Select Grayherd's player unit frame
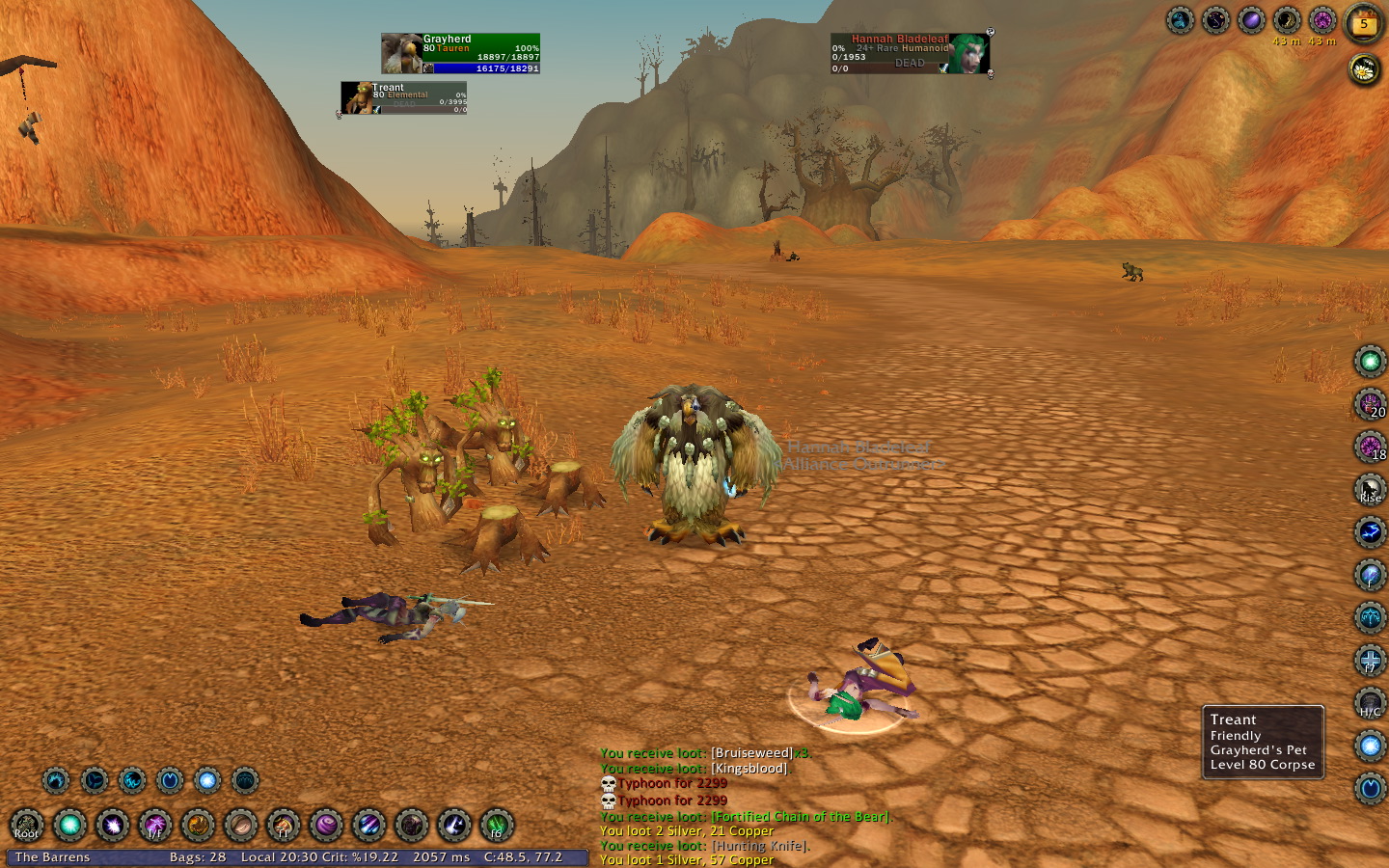1389x868 pixels. (461, 54)
